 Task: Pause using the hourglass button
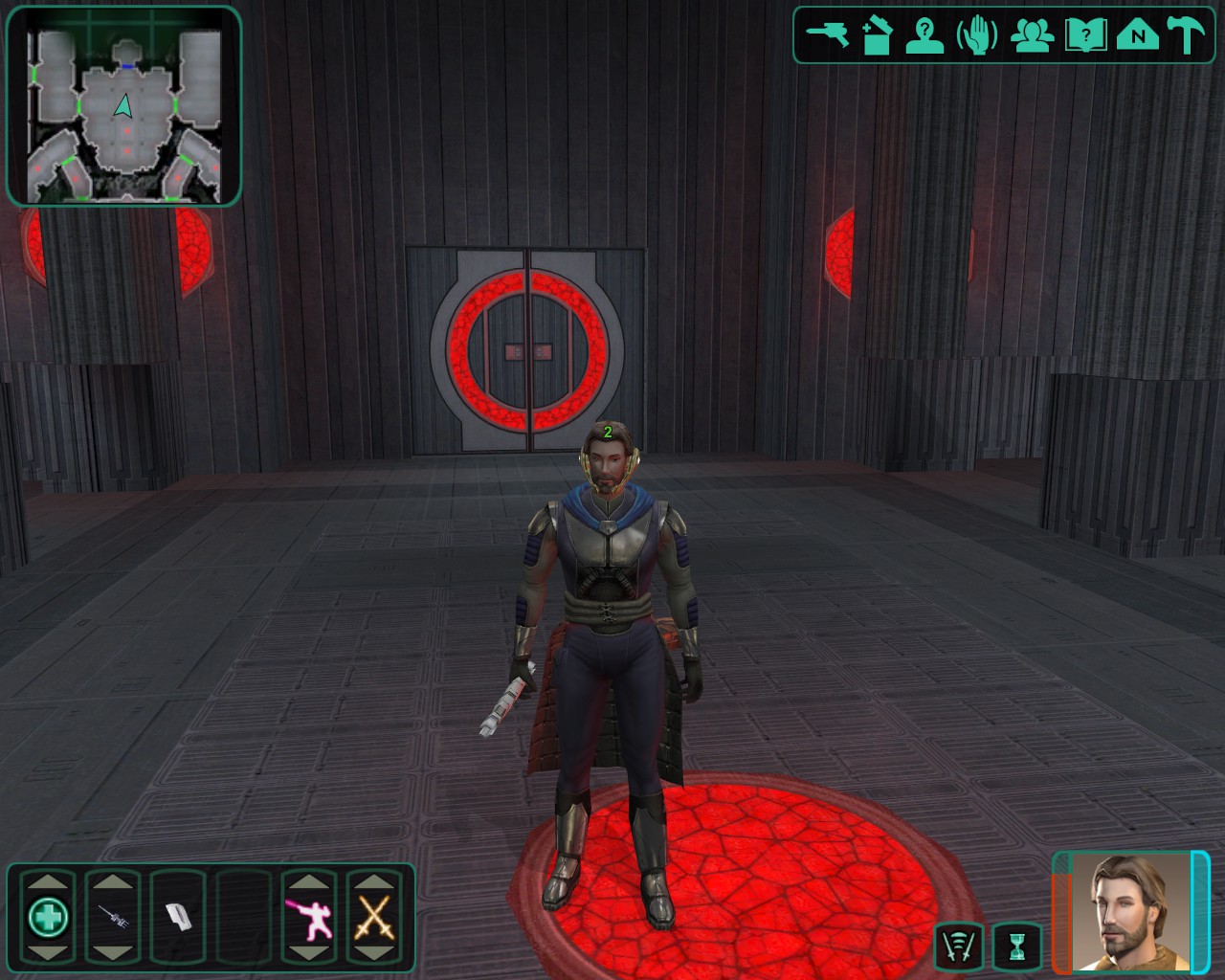click(1016, 947)
